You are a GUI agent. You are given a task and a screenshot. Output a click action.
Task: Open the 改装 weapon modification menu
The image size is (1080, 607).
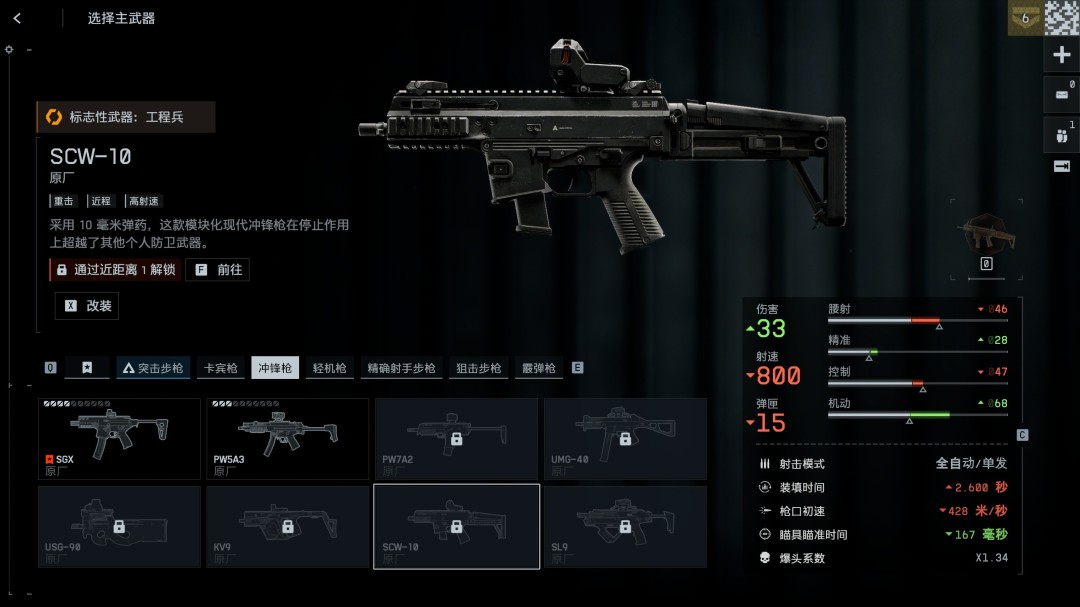coord(87,306)
